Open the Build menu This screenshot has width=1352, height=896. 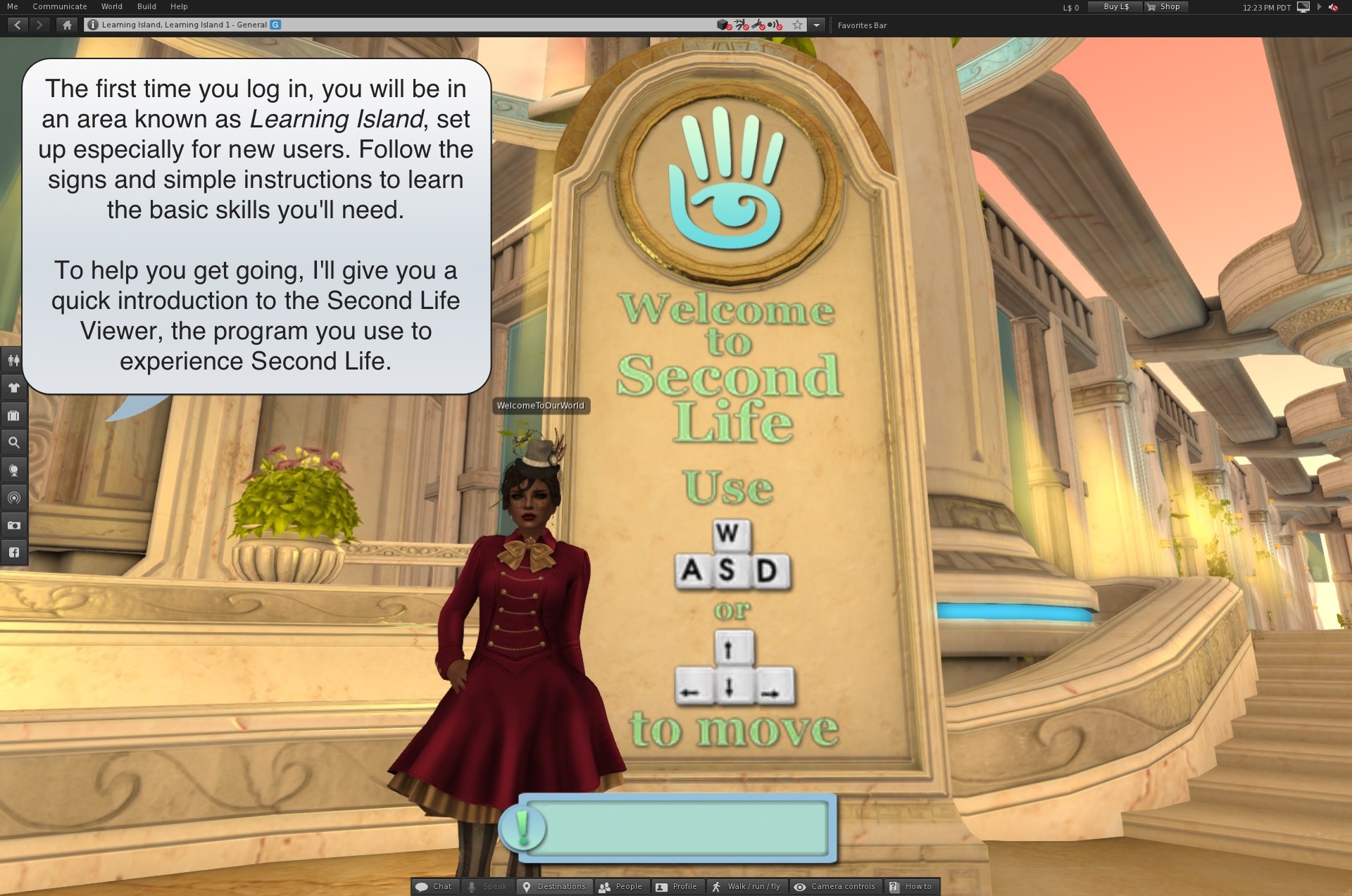click(146, 6)
